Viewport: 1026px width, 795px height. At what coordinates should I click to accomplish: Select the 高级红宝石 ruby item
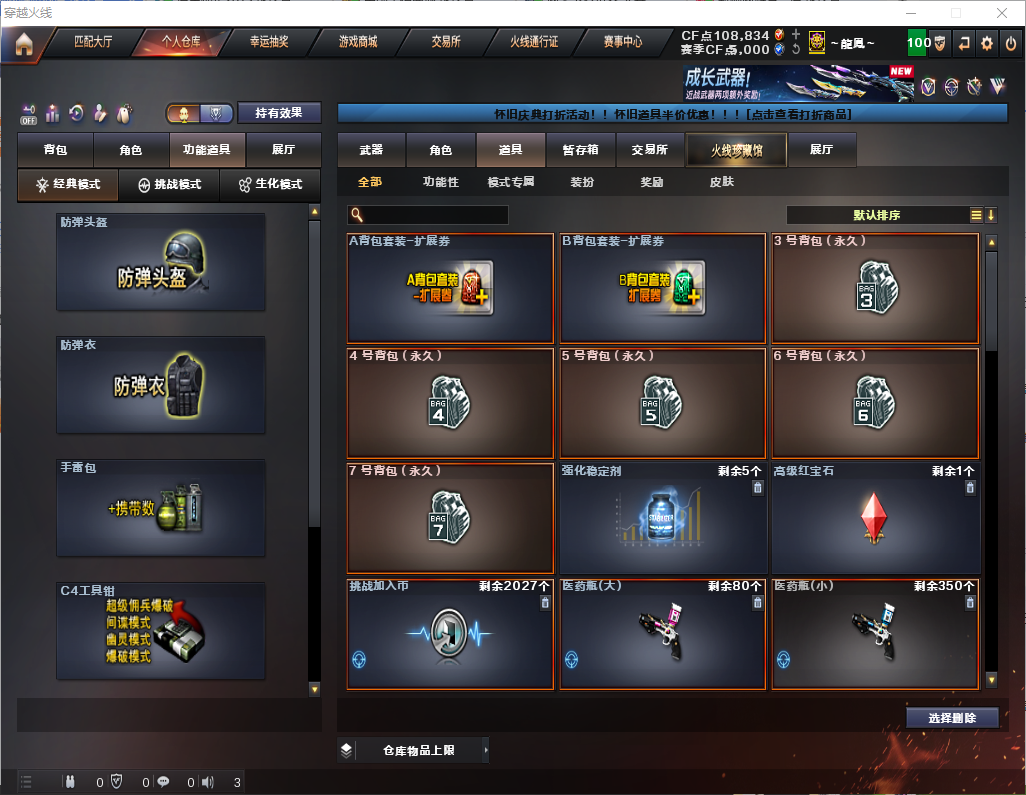point(875,518)
